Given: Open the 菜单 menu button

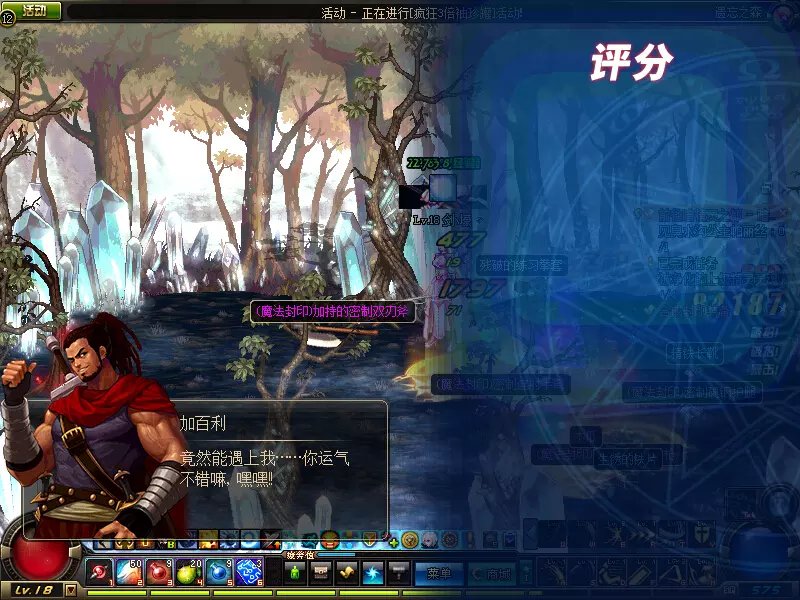Looking at the screenshot, I should 439,573.
